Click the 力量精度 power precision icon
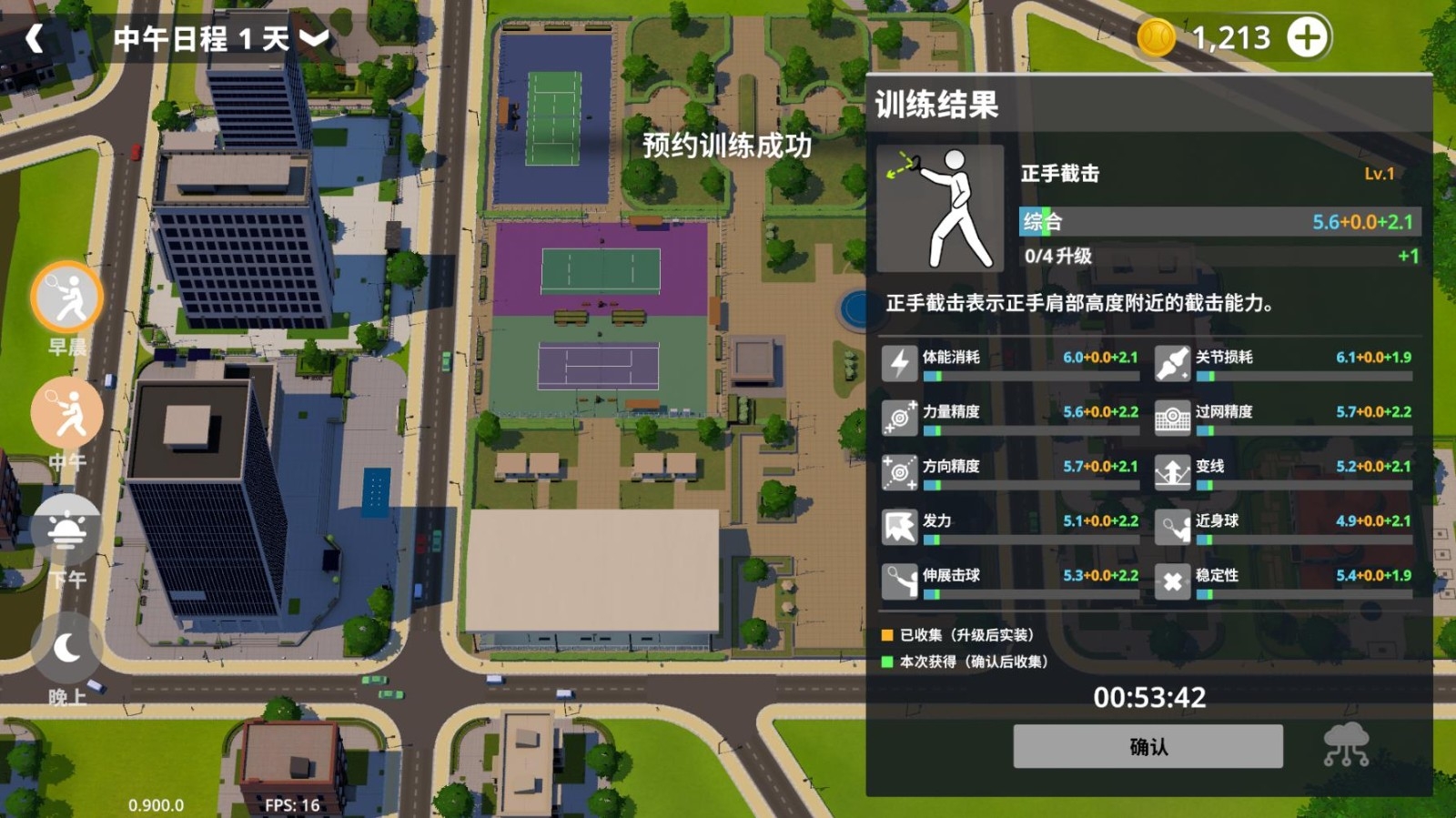The width and height of the screenshot is (1456, 818). coord(899,414)
